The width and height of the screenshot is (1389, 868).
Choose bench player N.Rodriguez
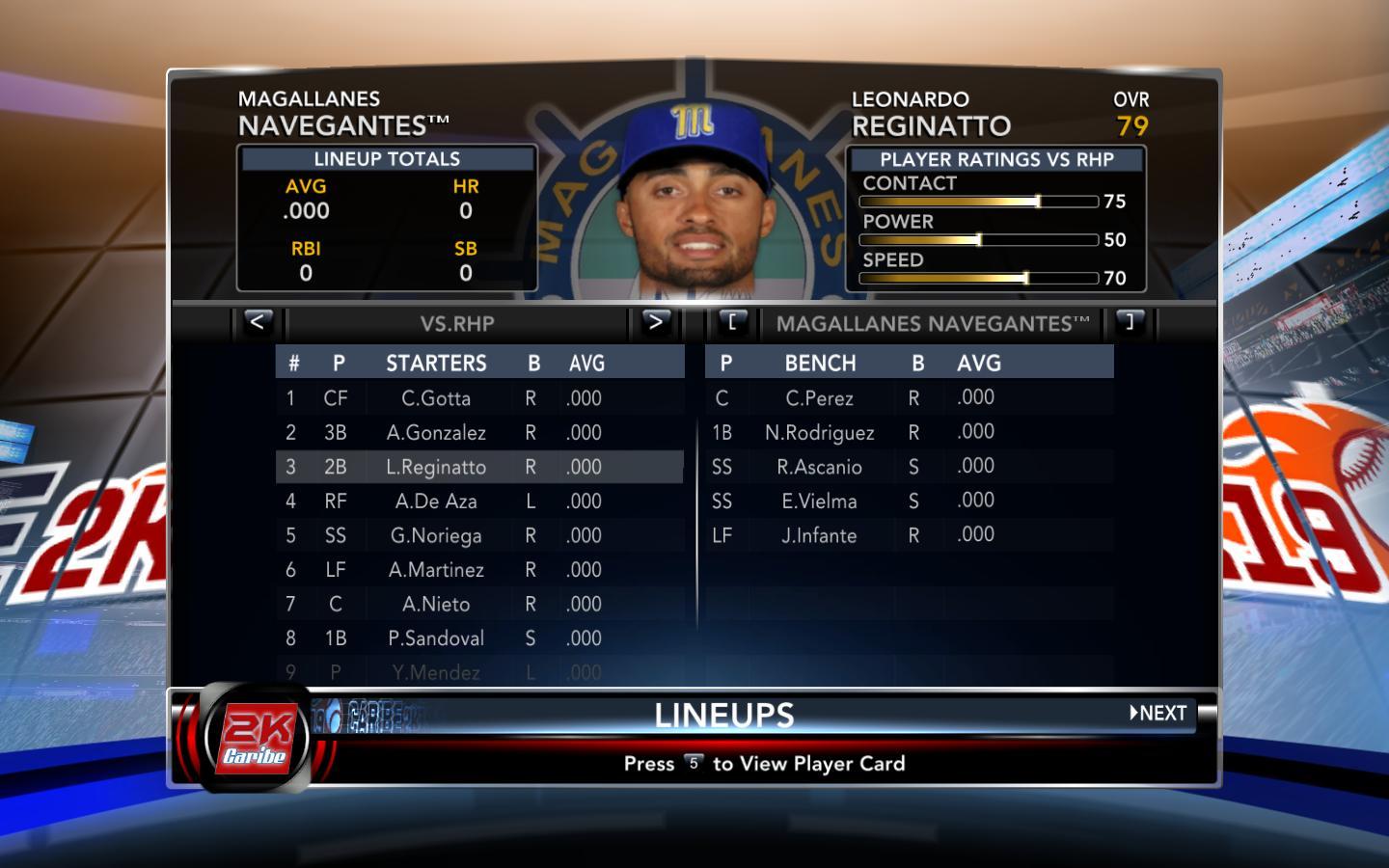[x=819, y=433]
